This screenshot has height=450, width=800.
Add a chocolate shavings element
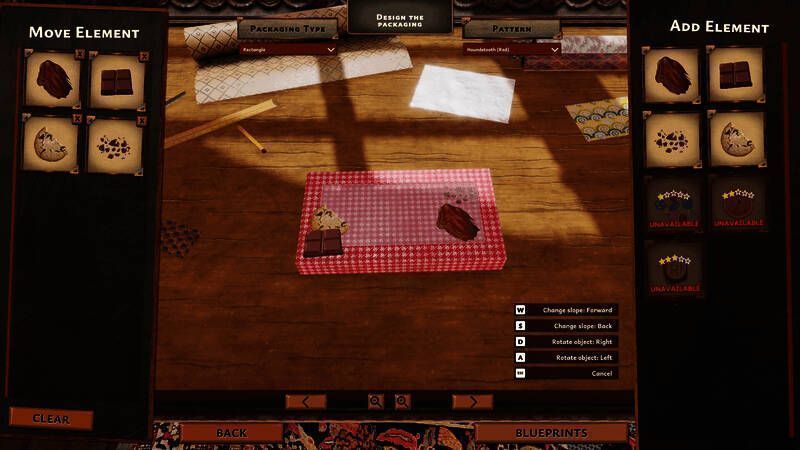click(671, 74)
